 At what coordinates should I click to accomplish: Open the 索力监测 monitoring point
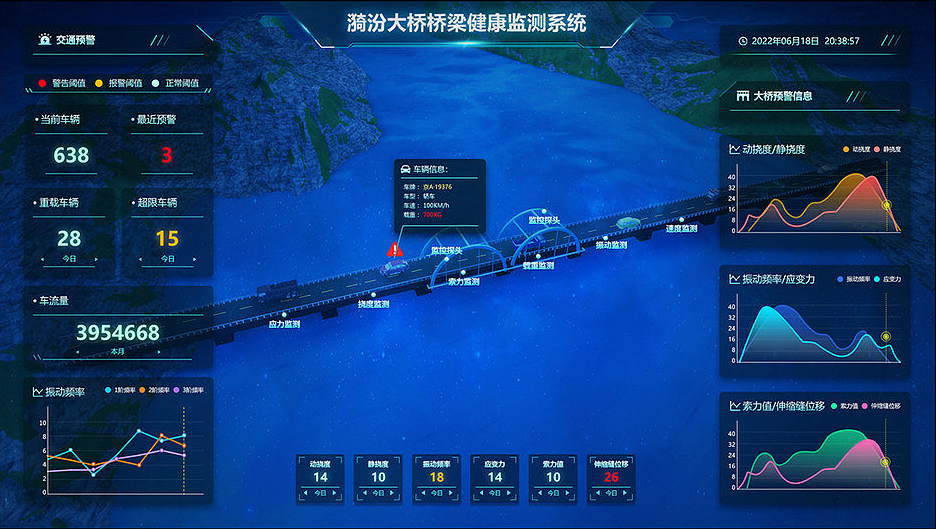(463, 281)
